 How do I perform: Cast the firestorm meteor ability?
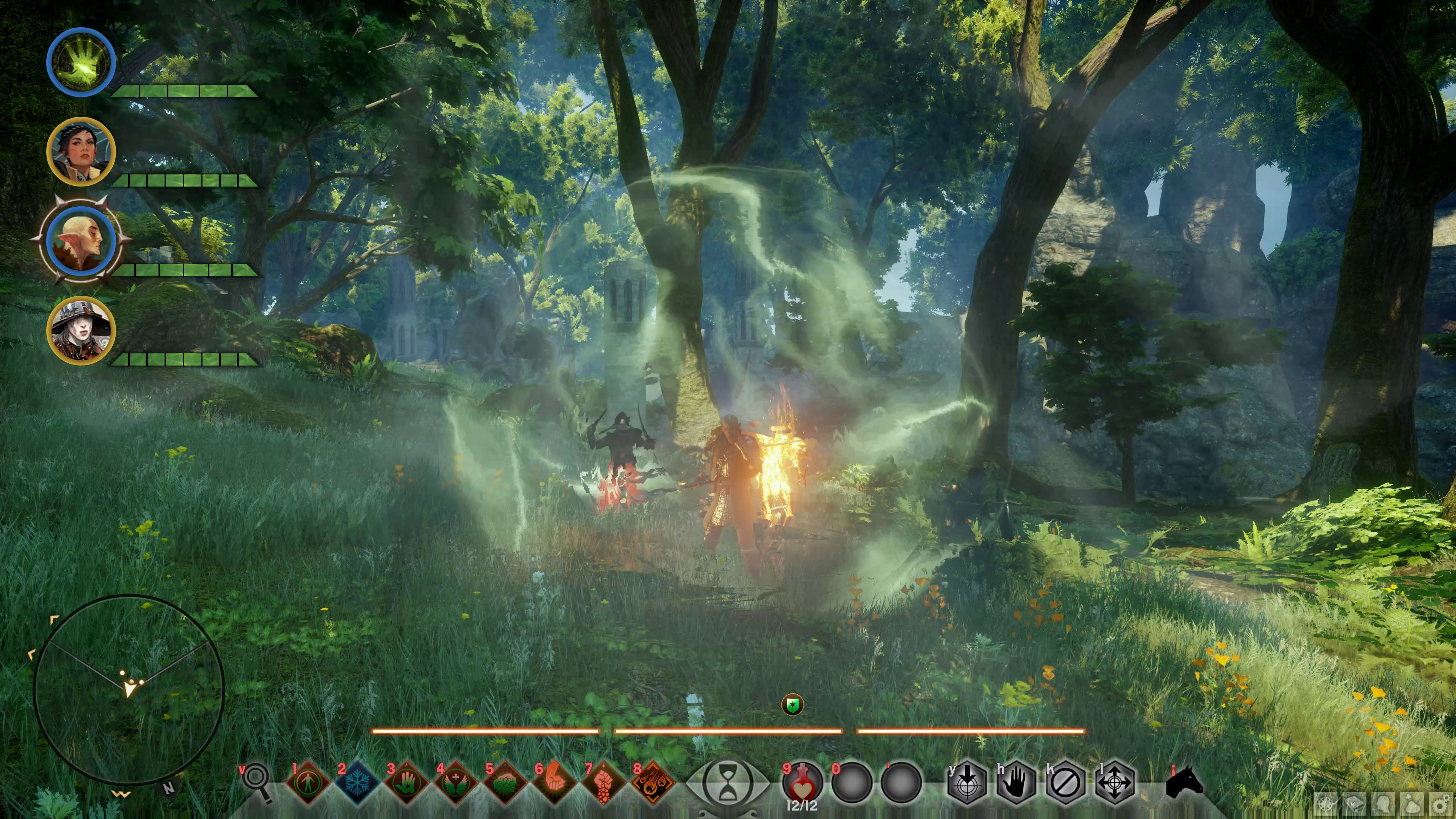click(653, 783)
